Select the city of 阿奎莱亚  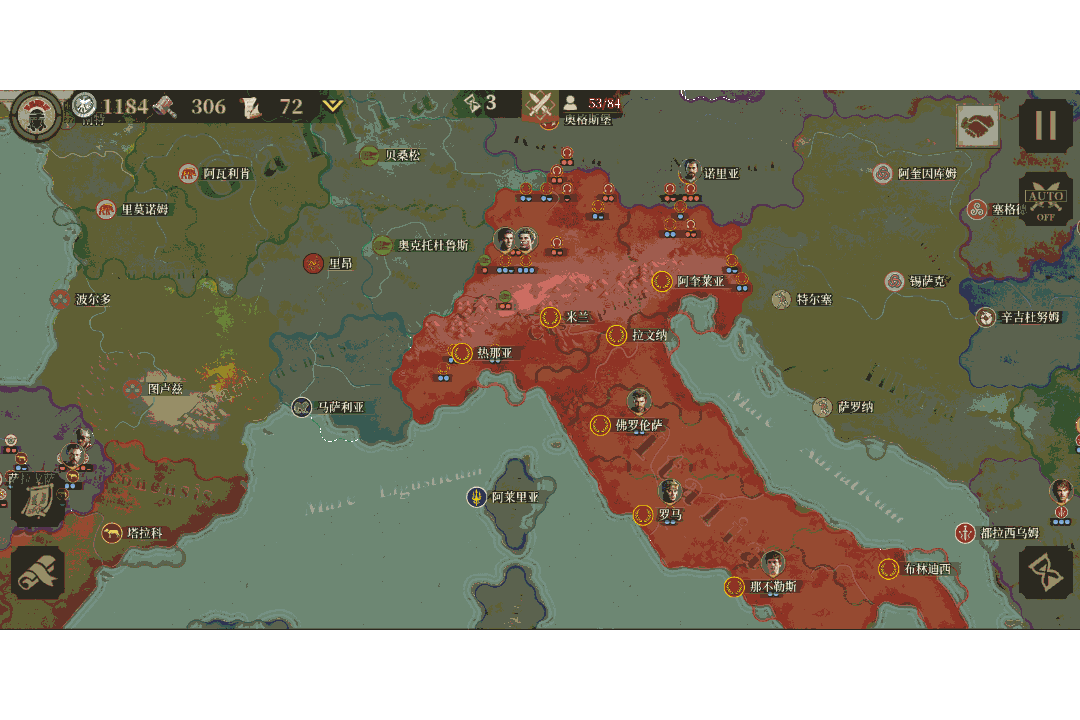662,281
